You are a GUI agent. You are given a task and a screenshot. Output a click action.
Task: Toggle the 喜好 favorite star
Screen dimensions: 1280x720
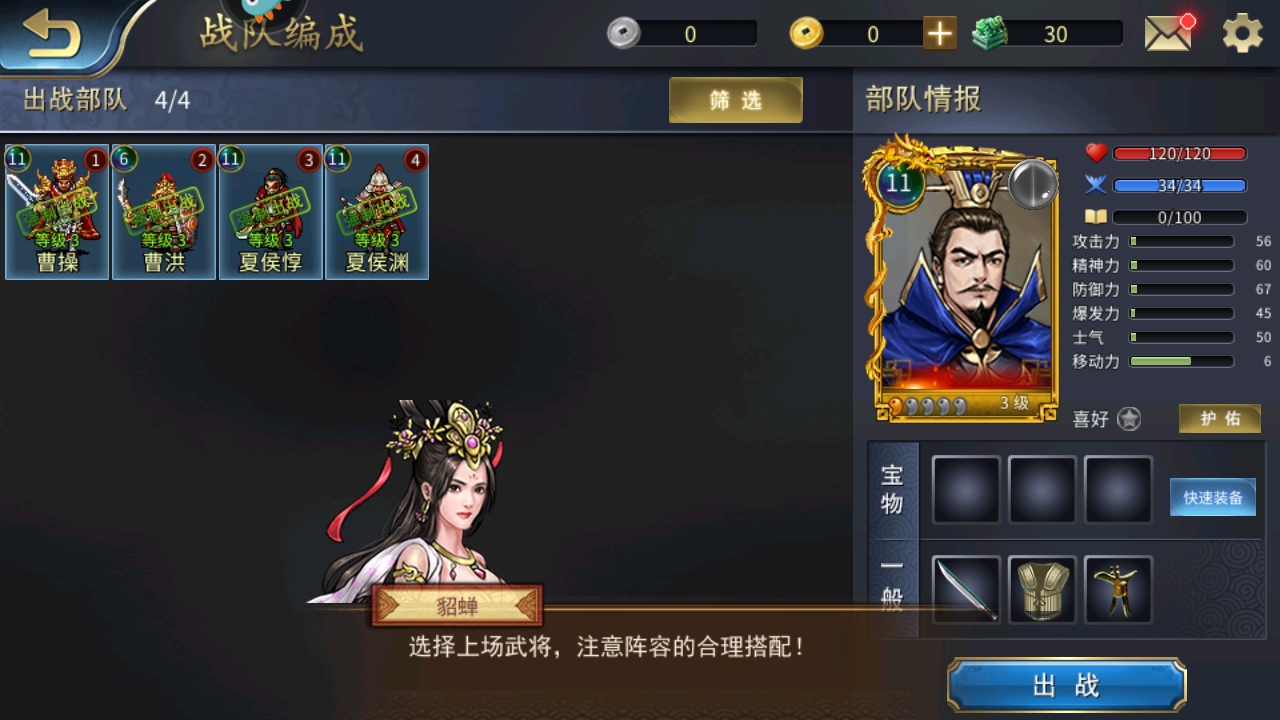click(1129, 419)
